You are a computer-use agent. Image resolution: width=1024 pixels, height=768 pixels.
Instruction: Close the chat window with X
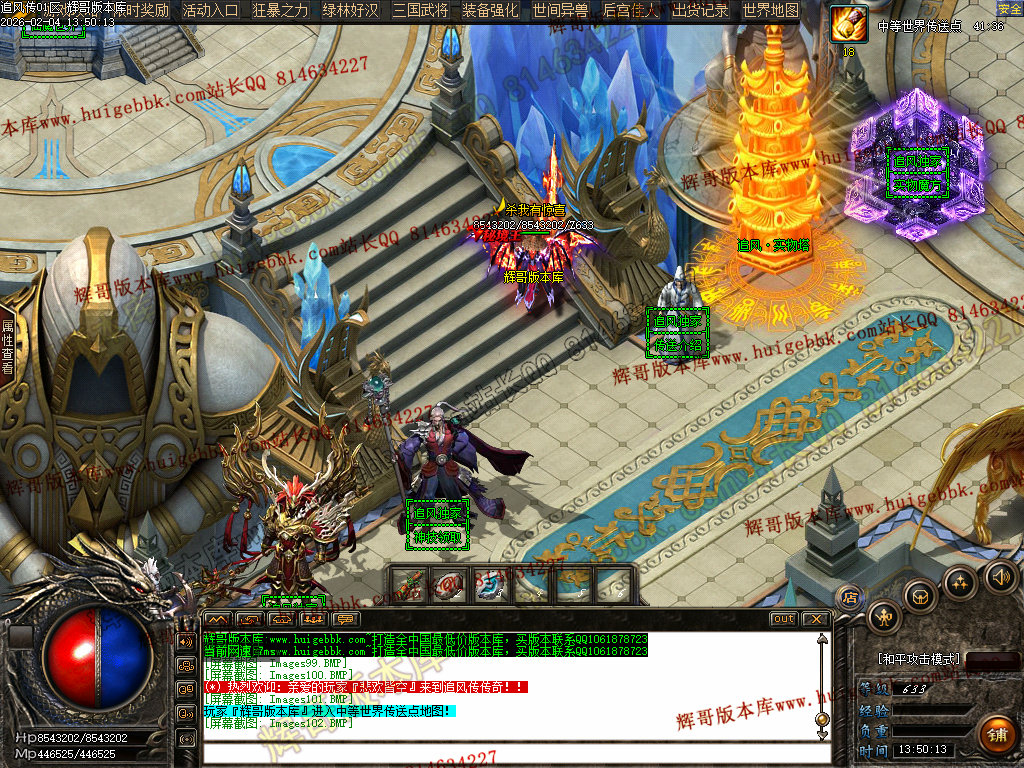(x=815, y=619)
